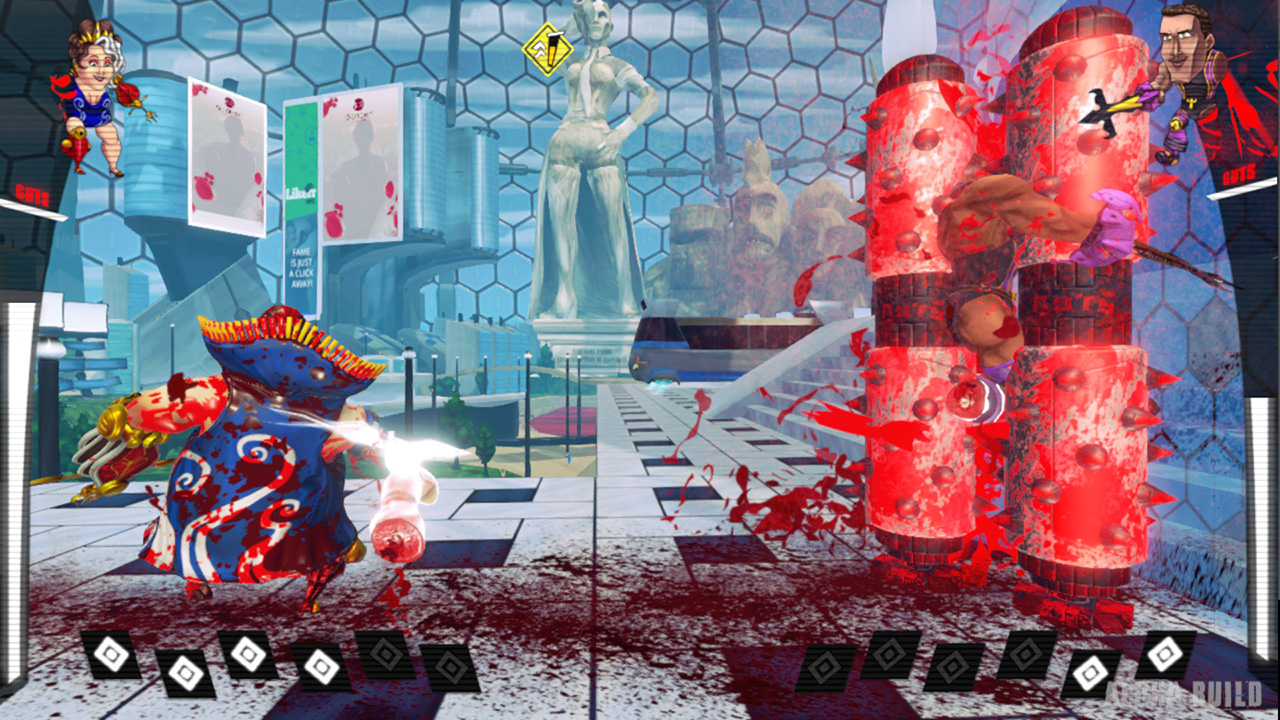Click the second white diamond token on the left

[186, 670]
